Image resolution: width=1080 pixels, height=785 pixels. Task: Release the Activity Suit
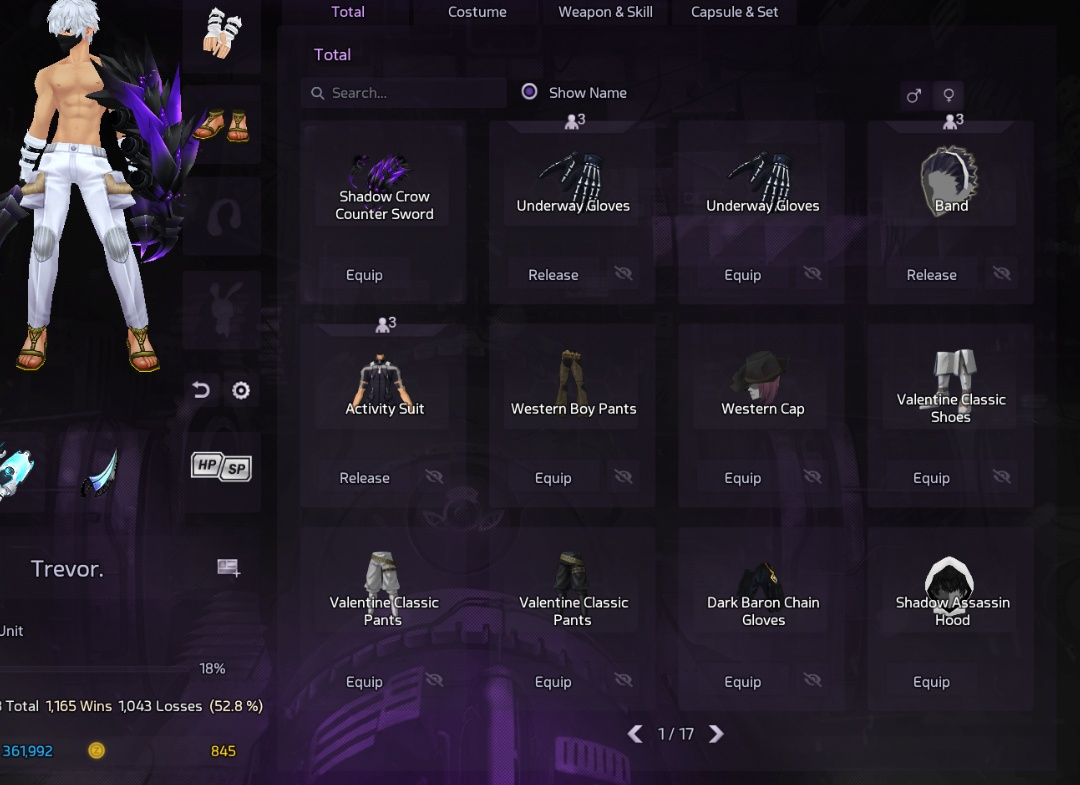coord(364,478)
